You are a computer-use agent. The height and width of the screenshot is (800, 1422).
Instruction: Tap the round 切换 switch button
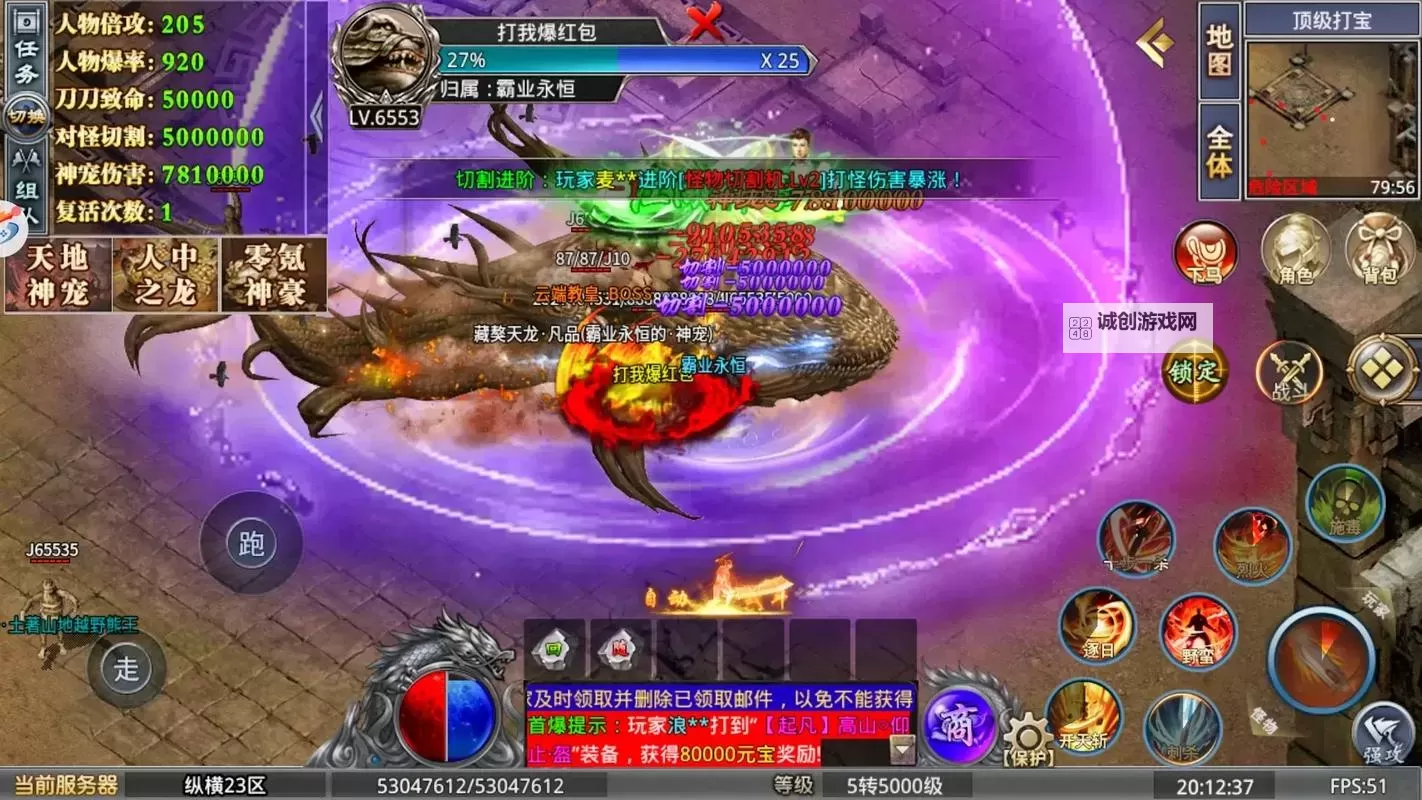tap(24, 115)
